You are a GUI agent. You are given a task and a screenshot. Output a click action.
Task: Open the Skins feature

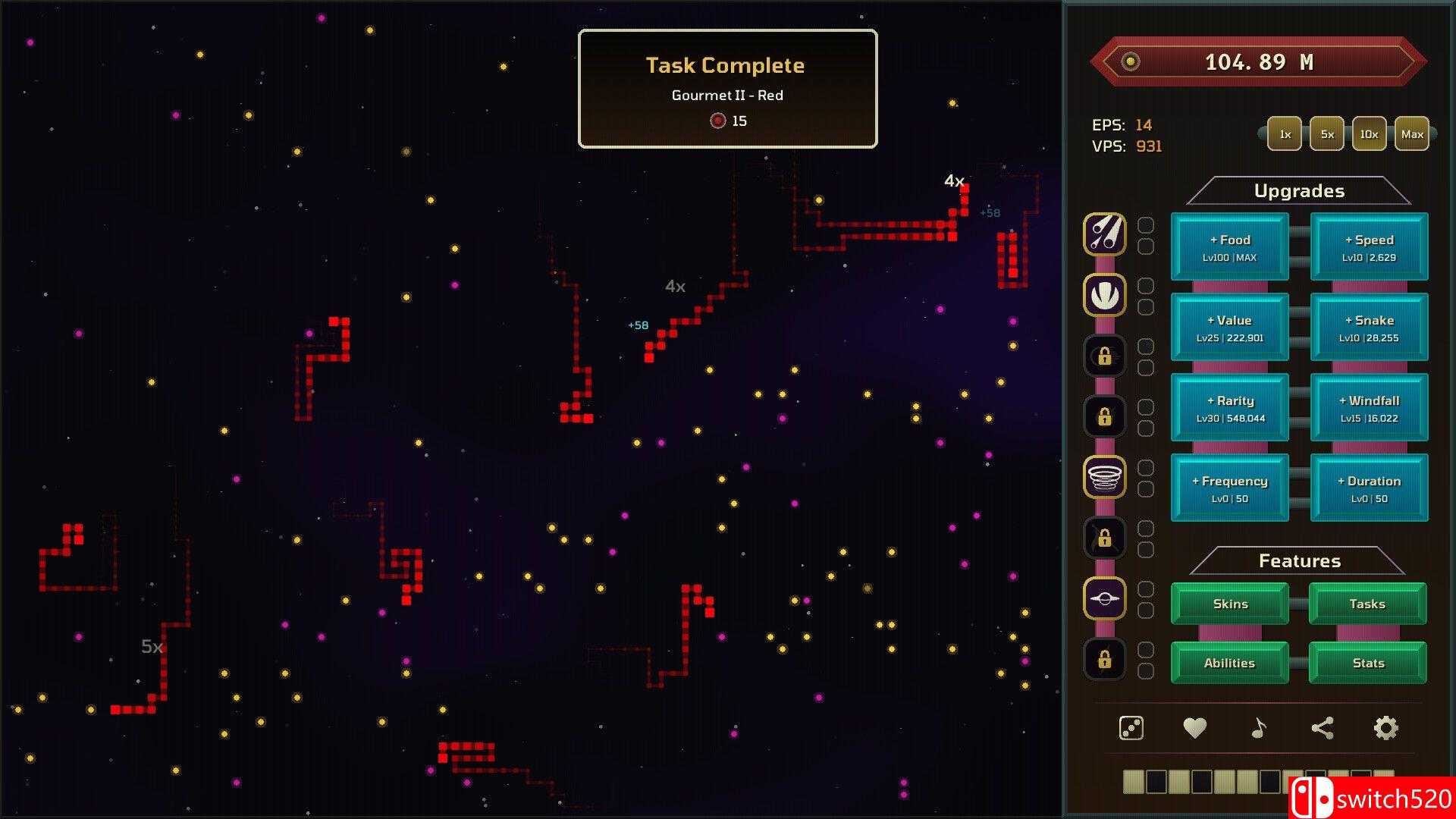pos(1229,604)
